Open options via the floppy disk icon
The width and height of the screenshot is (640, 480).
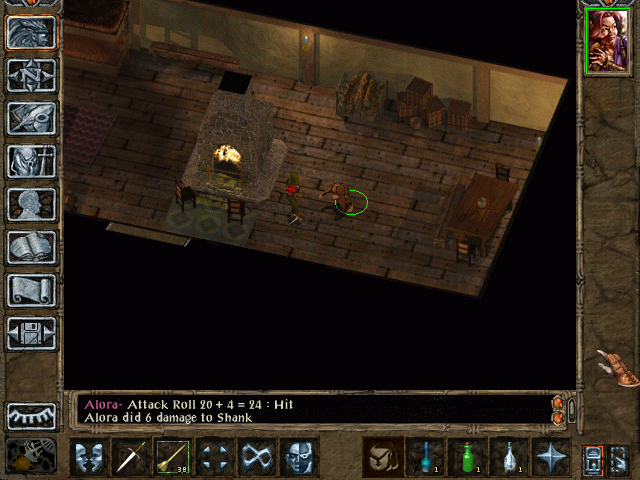[x=32, y=333]
